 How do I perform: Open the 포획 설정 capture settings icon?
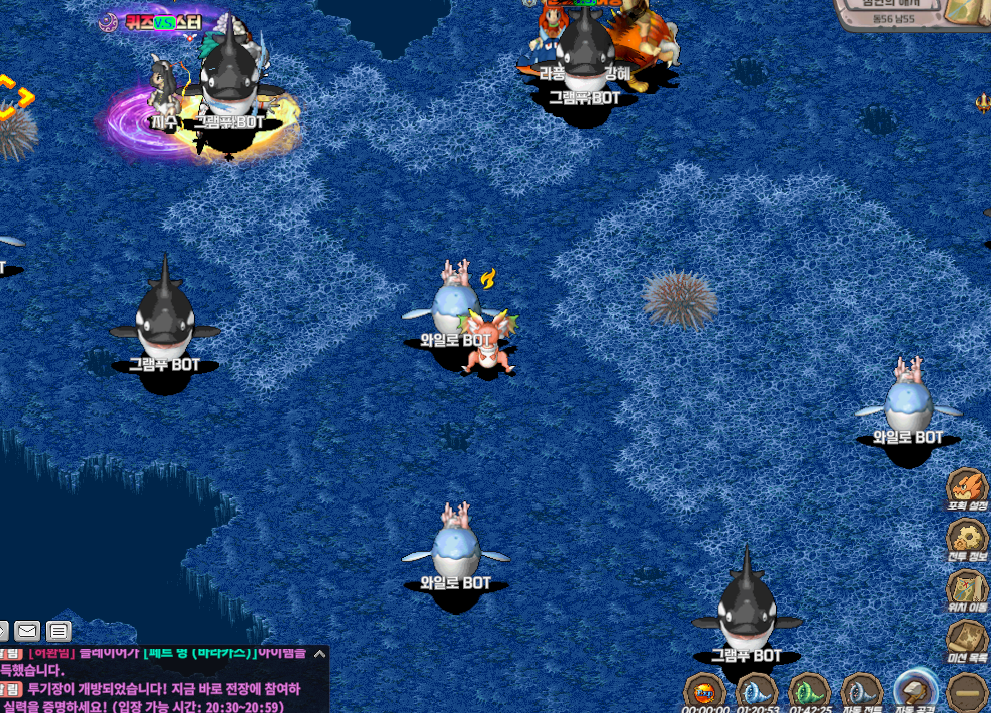click(966, 489)
